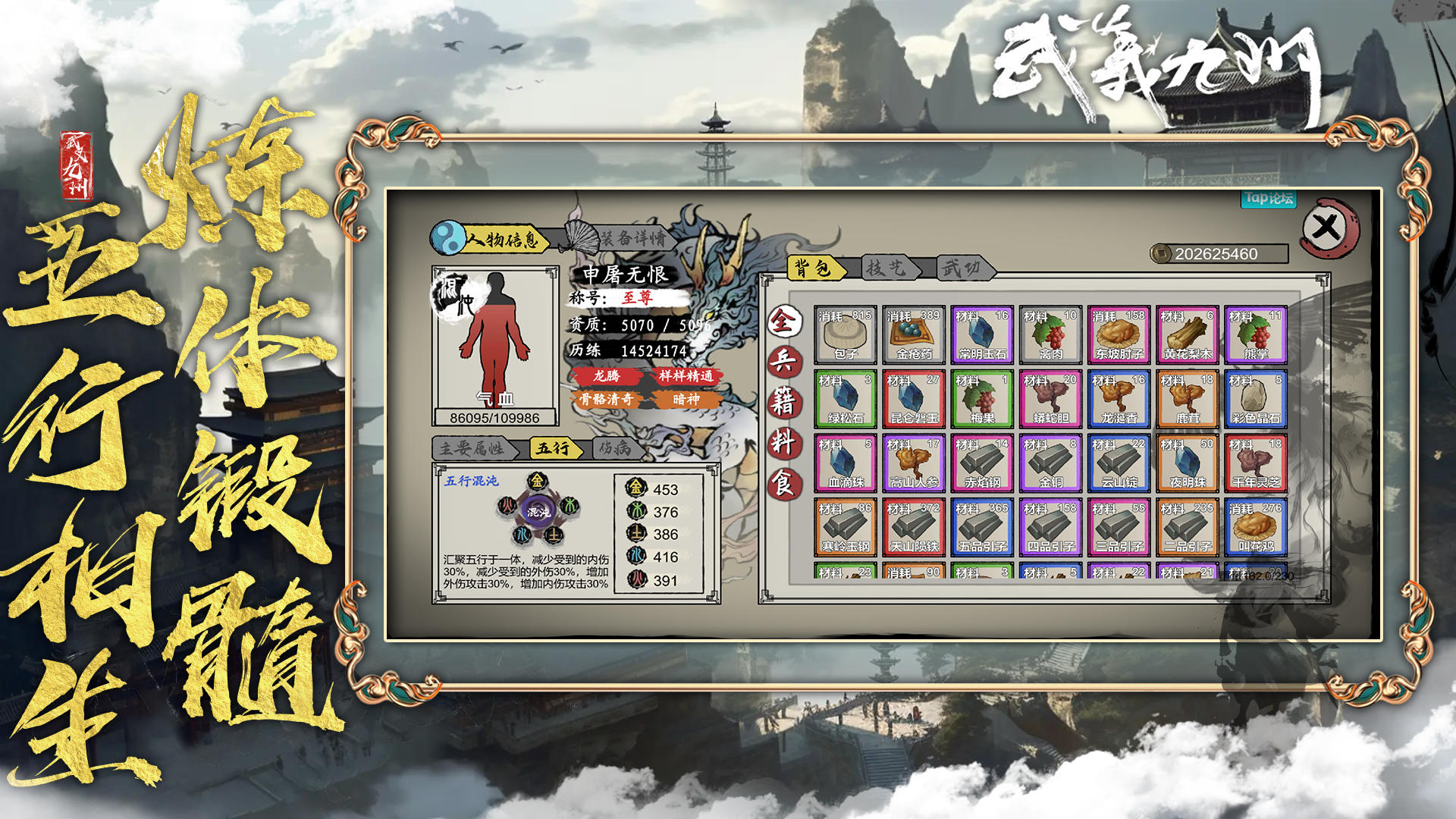Click the 叫花鸡 chicken item
This screenshot has width=1456, height=819.
(x=1255, y=527)
